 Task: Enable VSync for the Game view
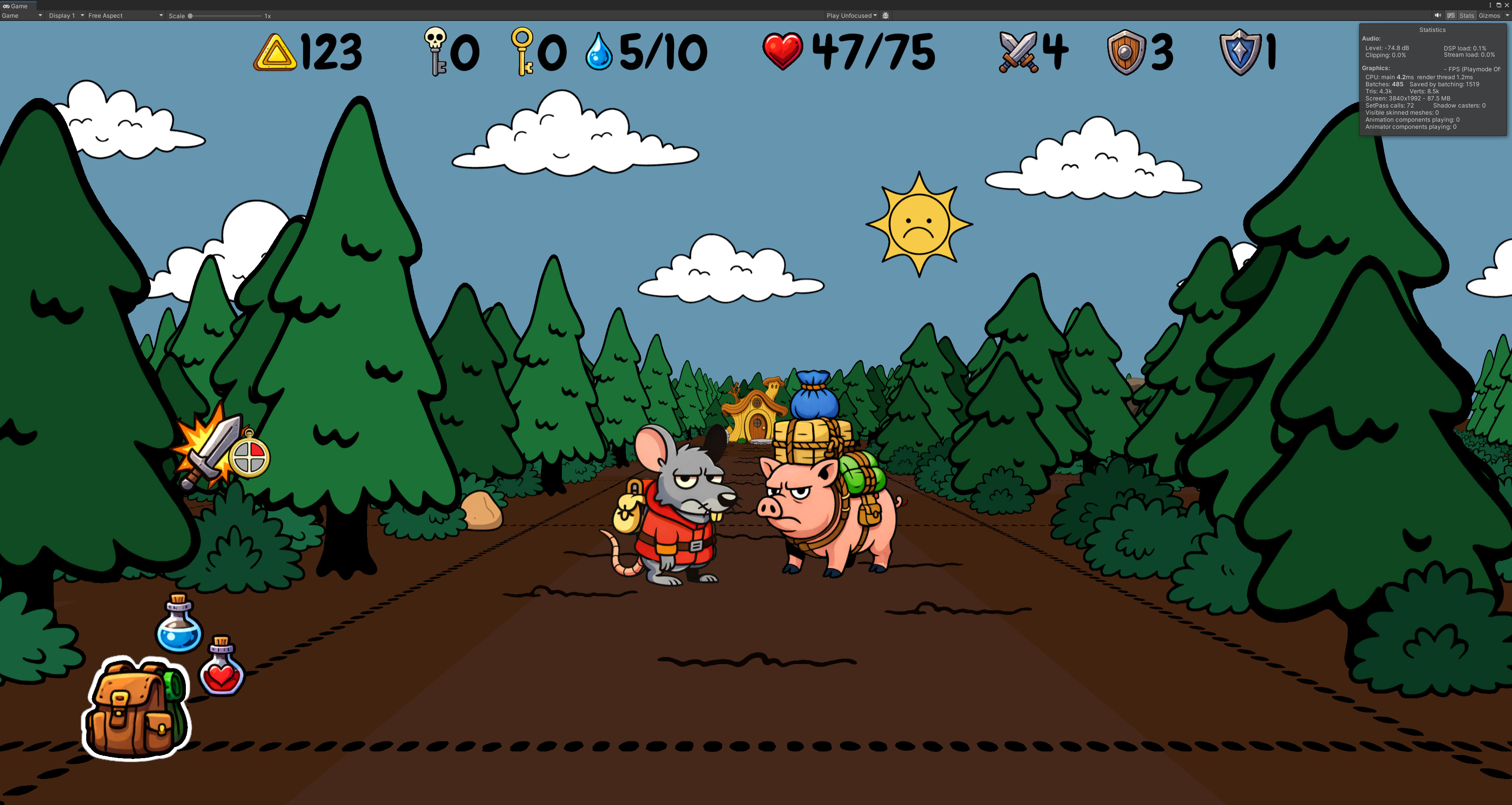click(x=1450, y=15)
